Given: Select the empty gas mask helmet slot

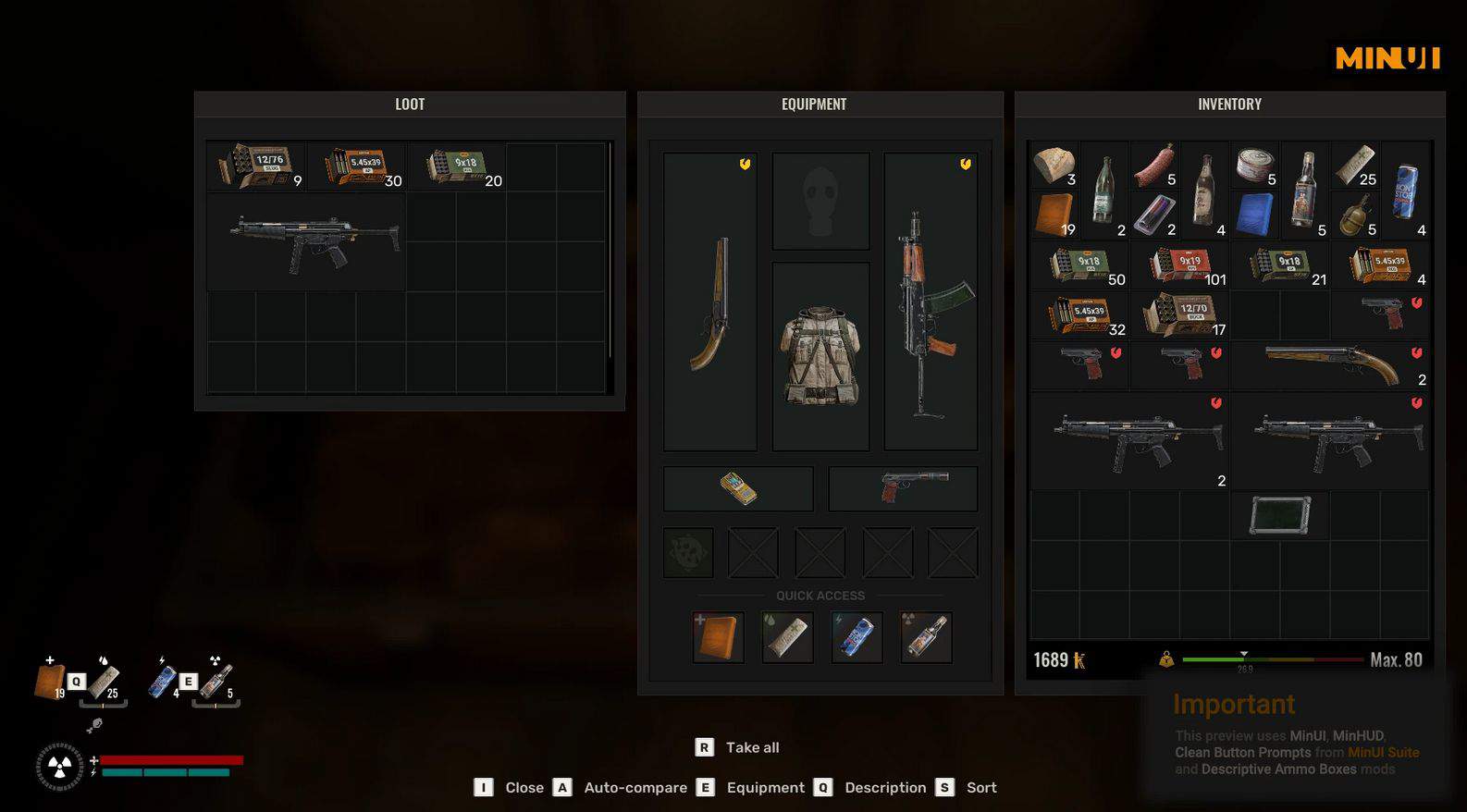Looking at the screenshot, I should (820, 202).
